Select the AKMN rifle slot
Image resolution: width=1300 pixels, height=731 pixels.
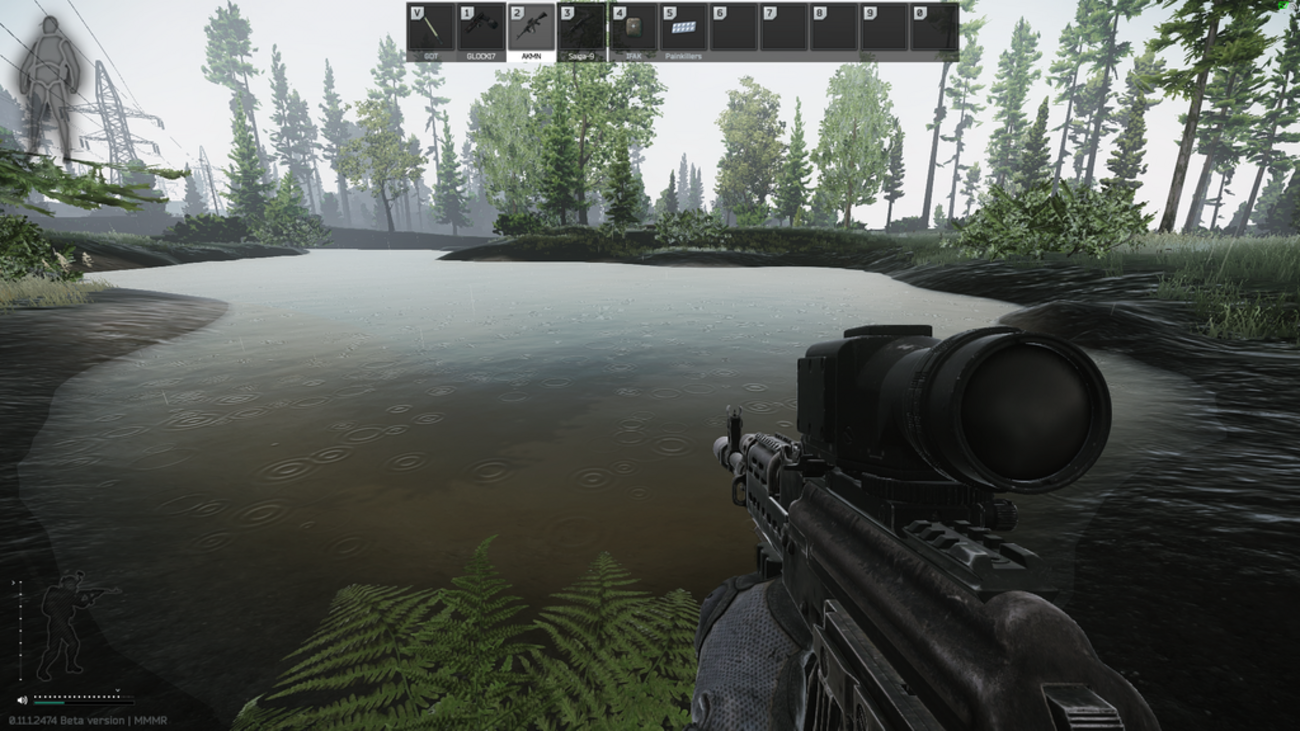pos(531,29)
